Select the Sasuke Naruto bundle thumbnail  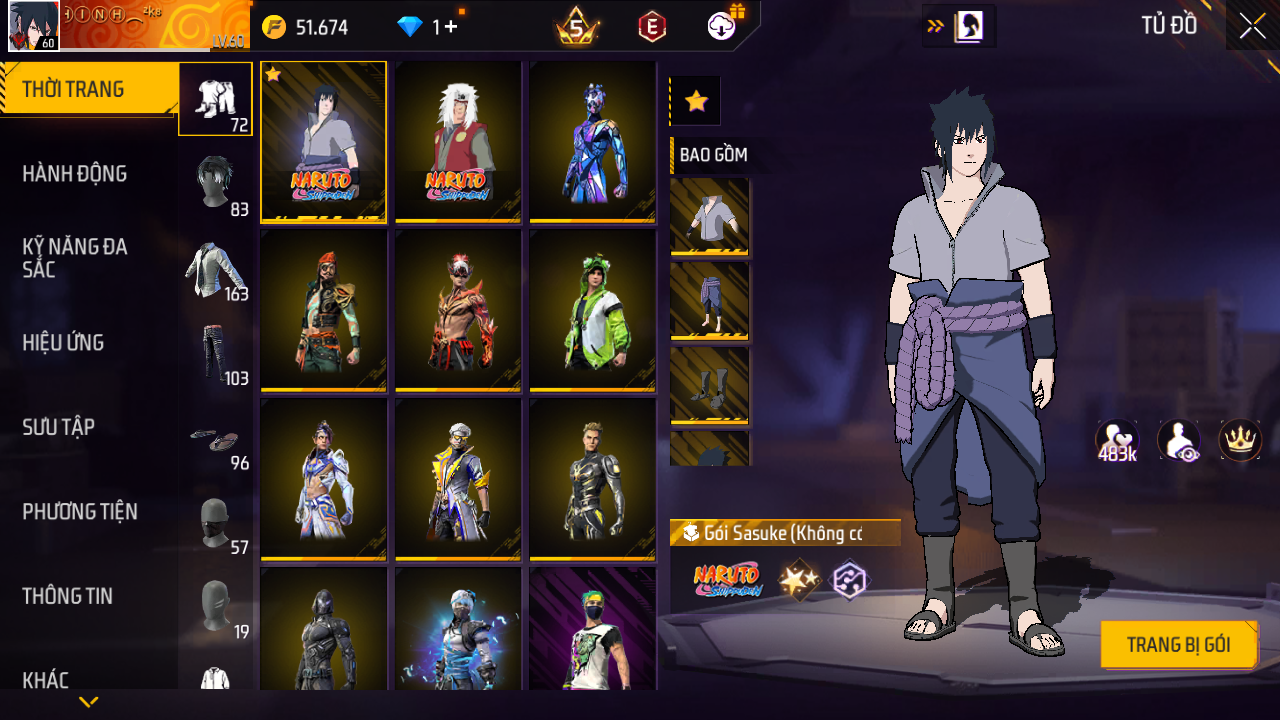click(x=323, y=141)
